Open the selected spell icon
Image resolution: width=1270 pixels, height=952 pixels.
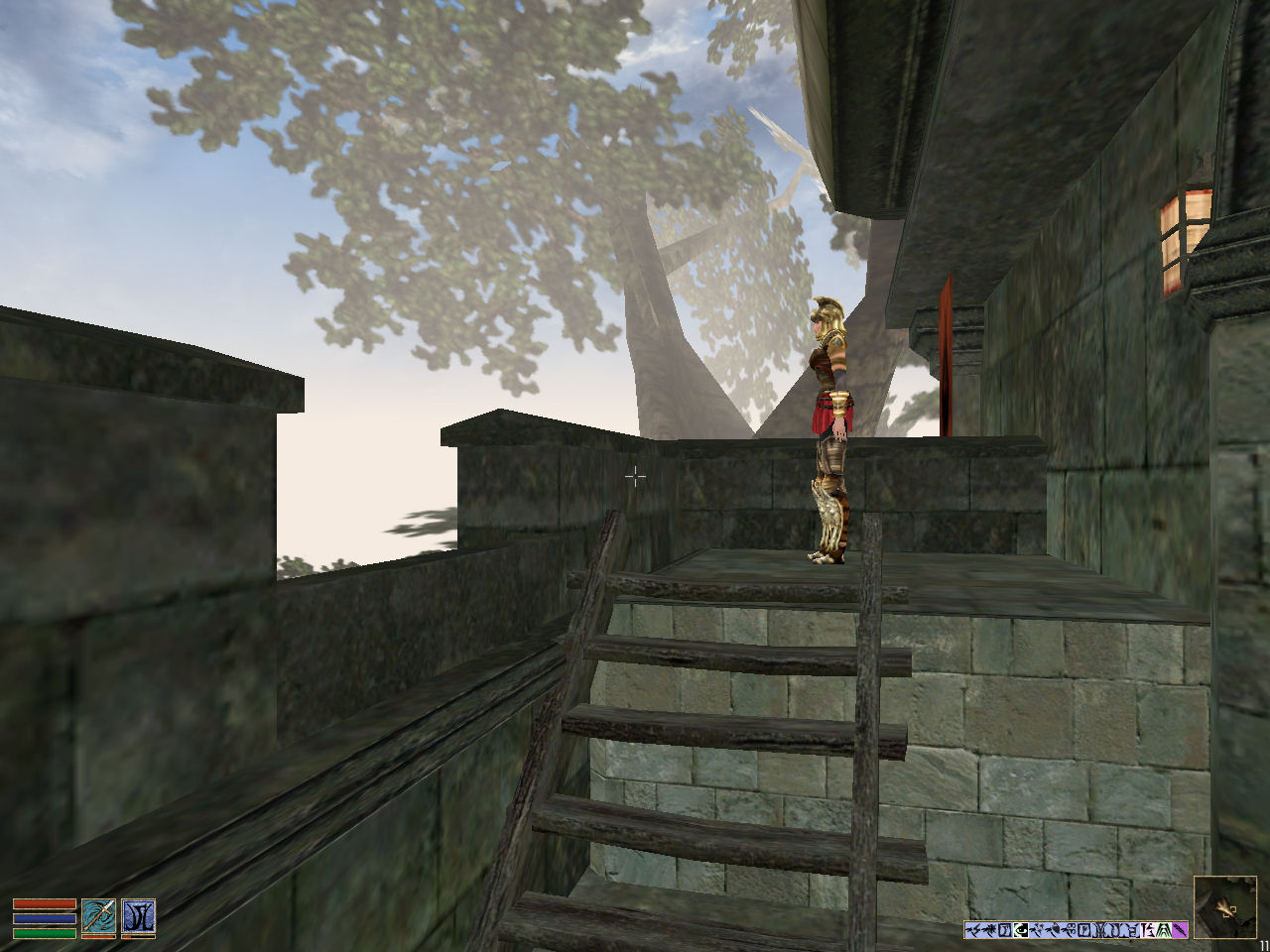(x=138, y=916)
